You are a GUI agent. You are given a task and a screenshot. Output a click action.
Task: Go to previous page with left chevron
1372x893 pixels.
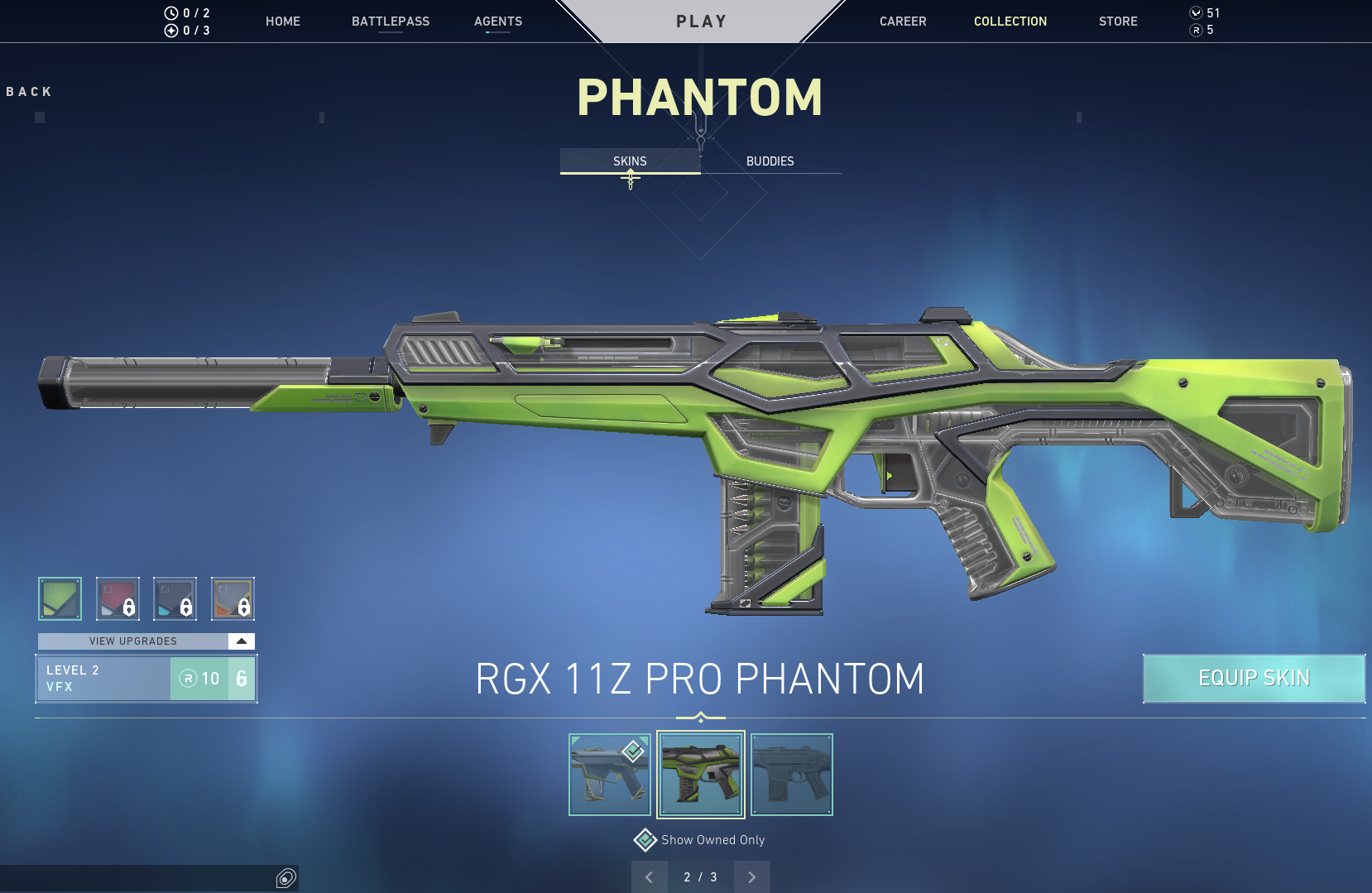coord(650,876)
